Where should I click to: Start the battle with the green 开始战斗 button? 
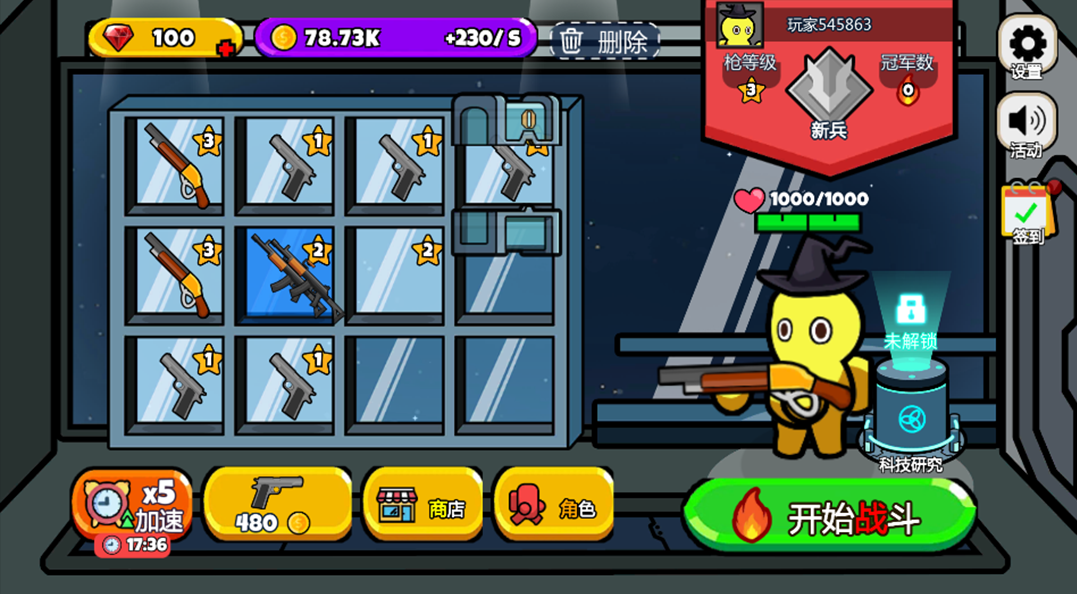[828, 516]
